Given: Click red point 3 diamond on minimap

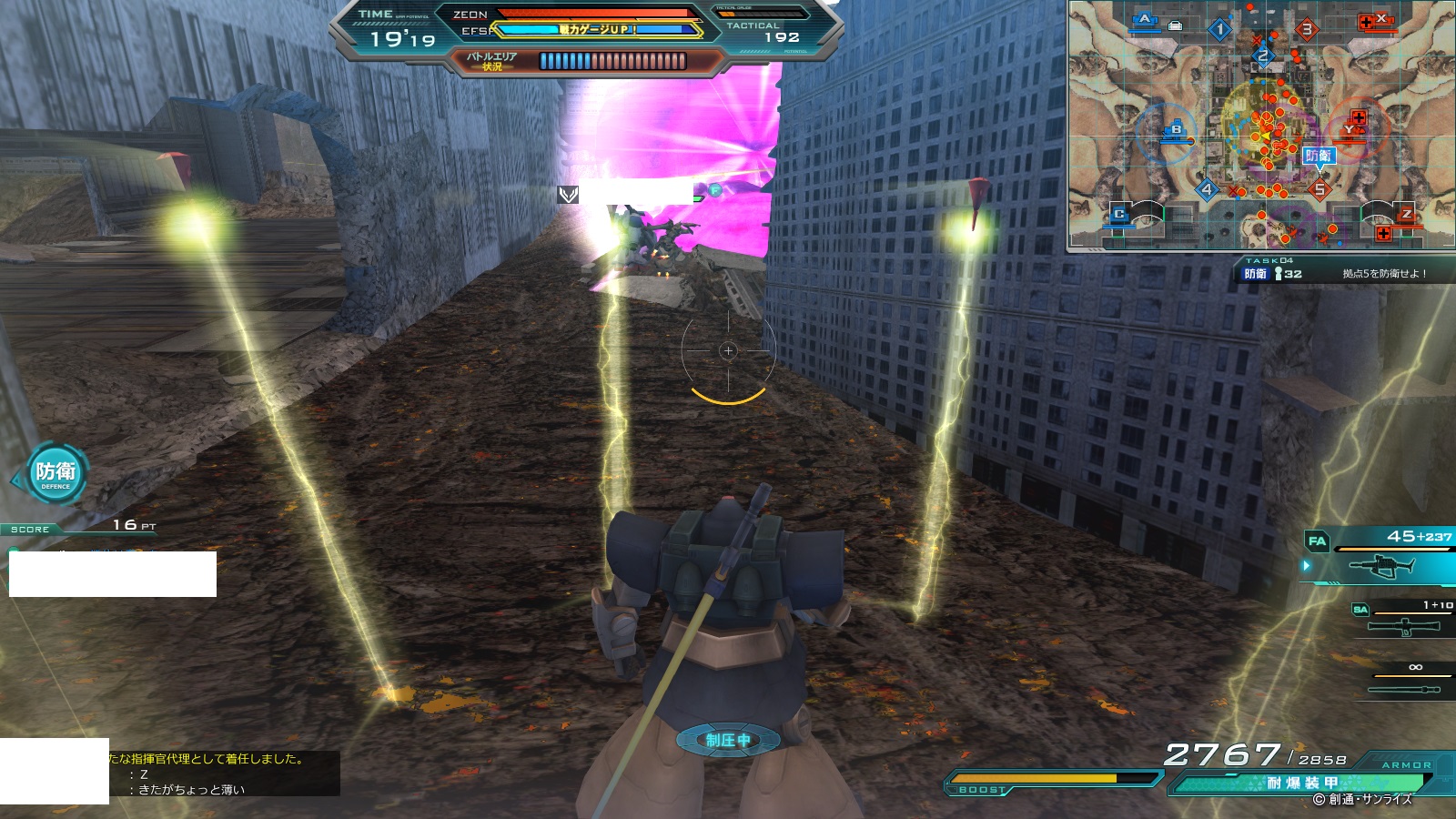Looking at the screenshot, I should coord(1307,30).
